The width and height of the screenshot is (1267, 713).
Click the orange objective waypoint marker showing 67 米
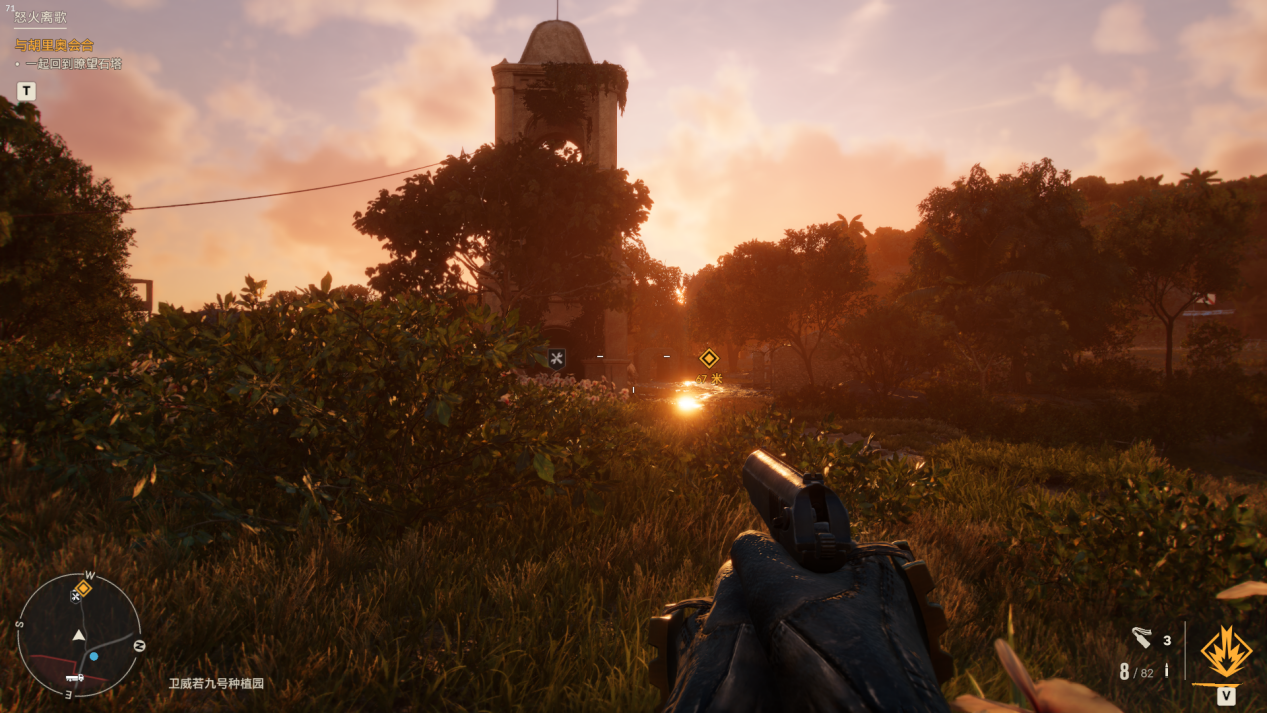(x=709, y=358)
